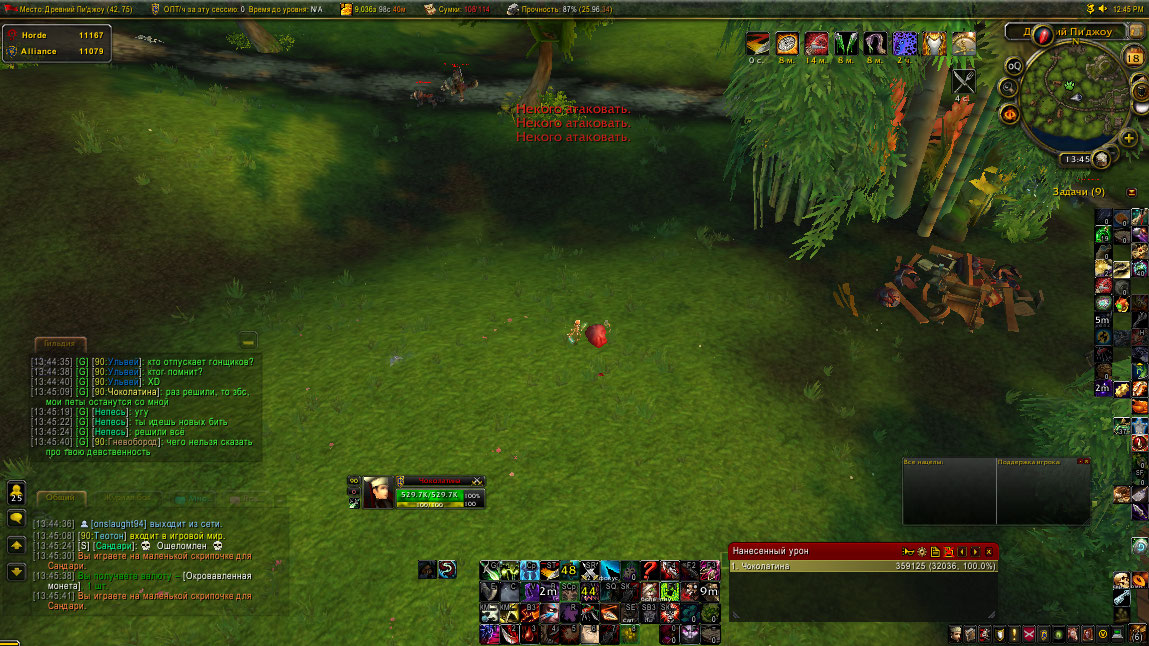Click the player portrait frame

pyautogui.click(x=377, y=492)
